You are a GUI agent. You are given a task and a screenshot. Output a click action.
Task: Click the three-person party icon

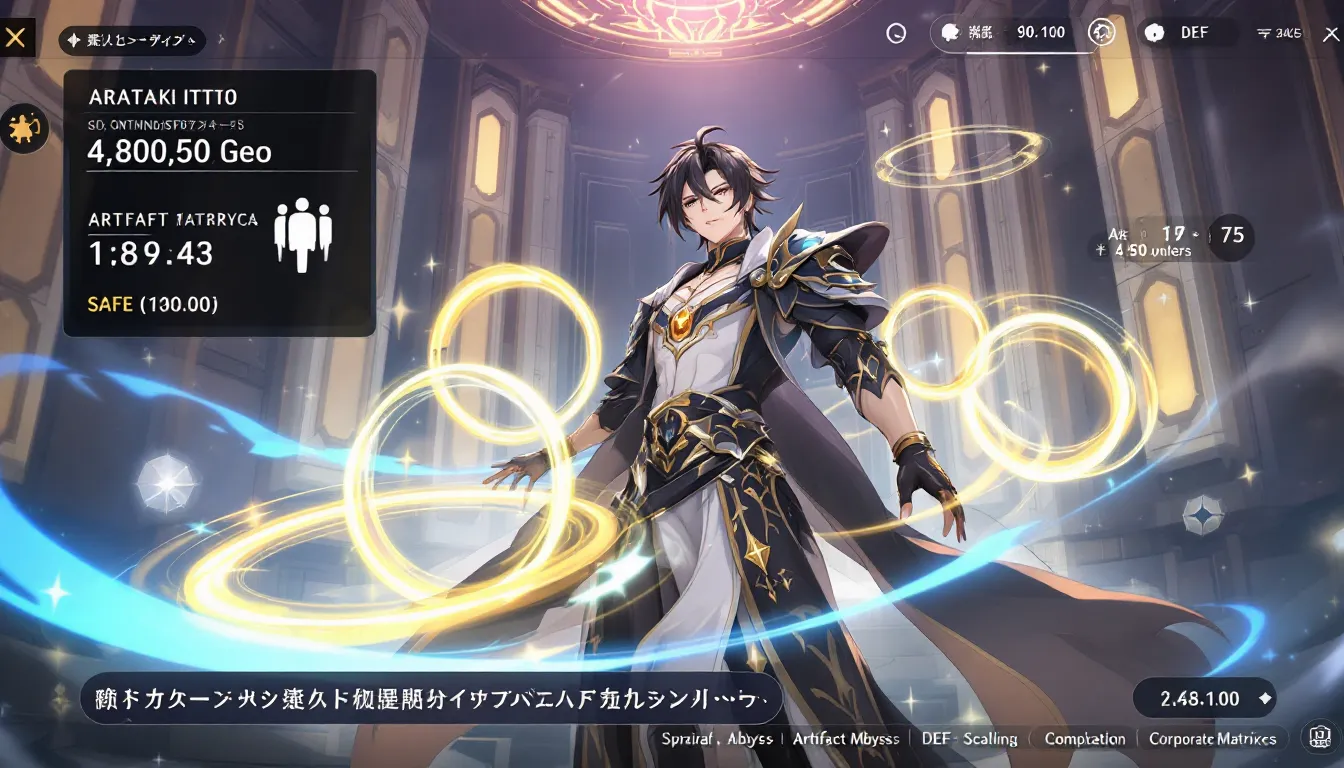[x=303, y=235]
